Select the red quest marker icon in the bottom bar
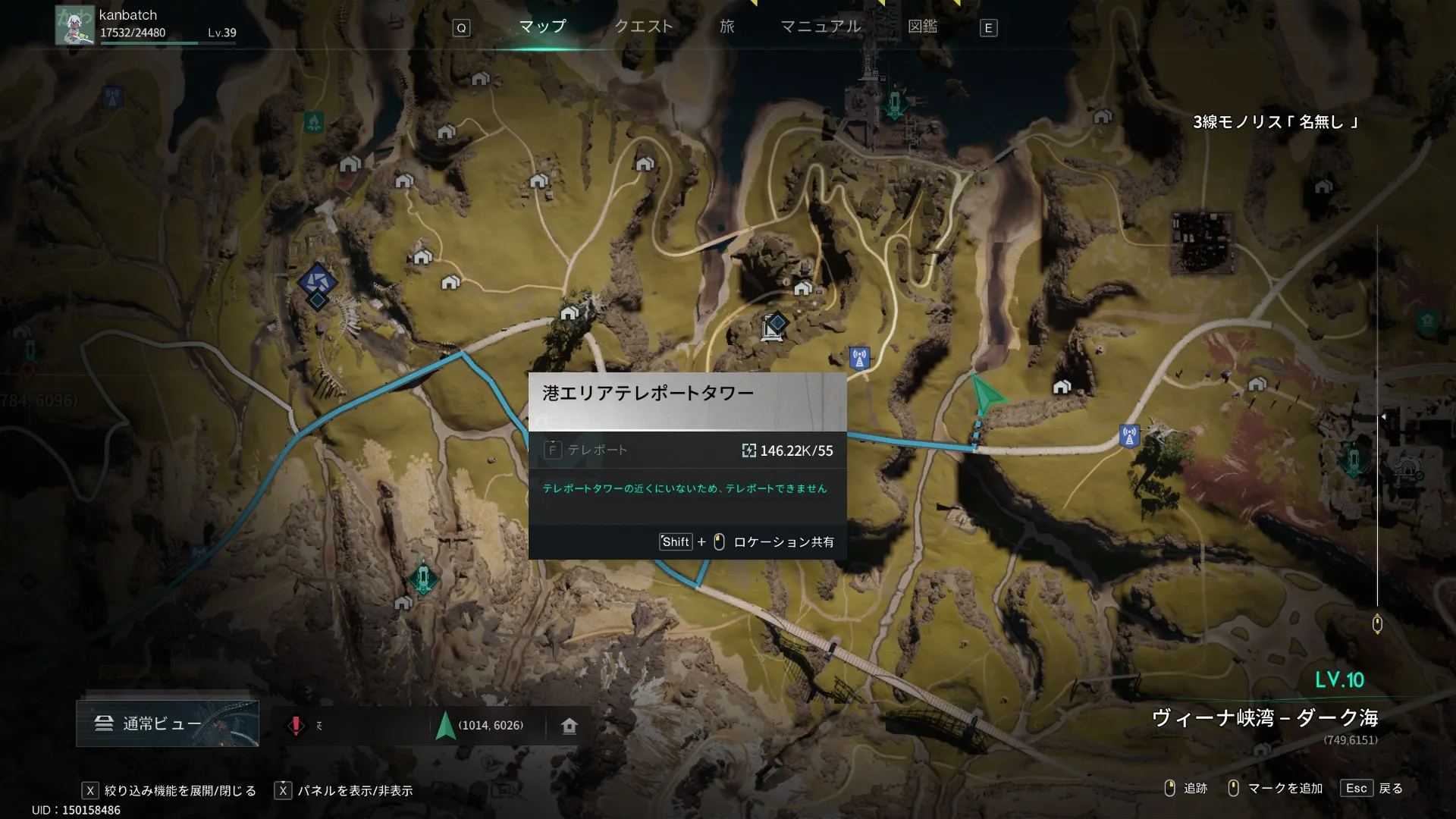Viewport: 1456px width, 819px height. 296,726
